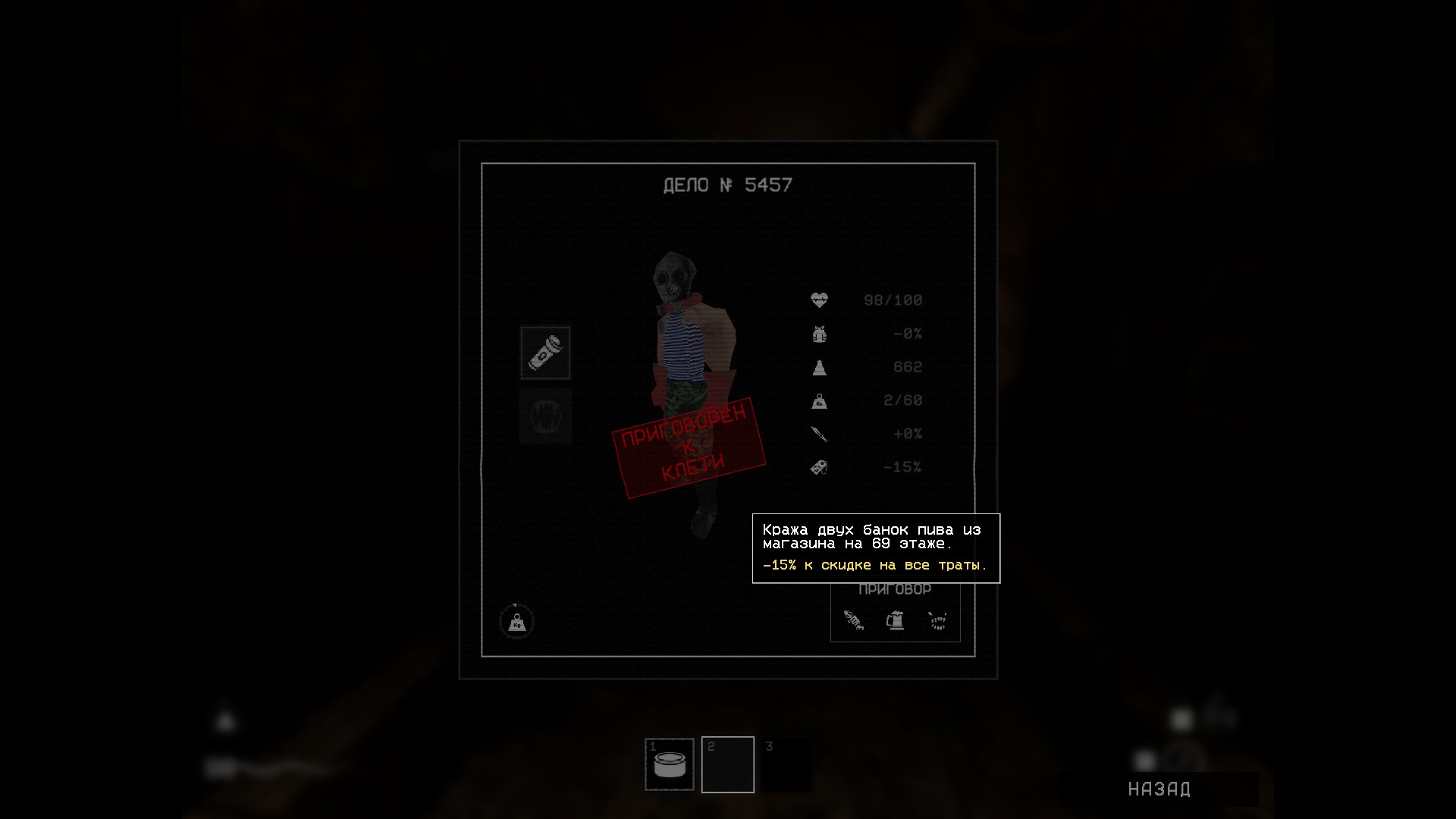The height and width of the screenshot is (819, 1456).
Task: Select the flashlight equipment slot
Action: coord(545,353)
